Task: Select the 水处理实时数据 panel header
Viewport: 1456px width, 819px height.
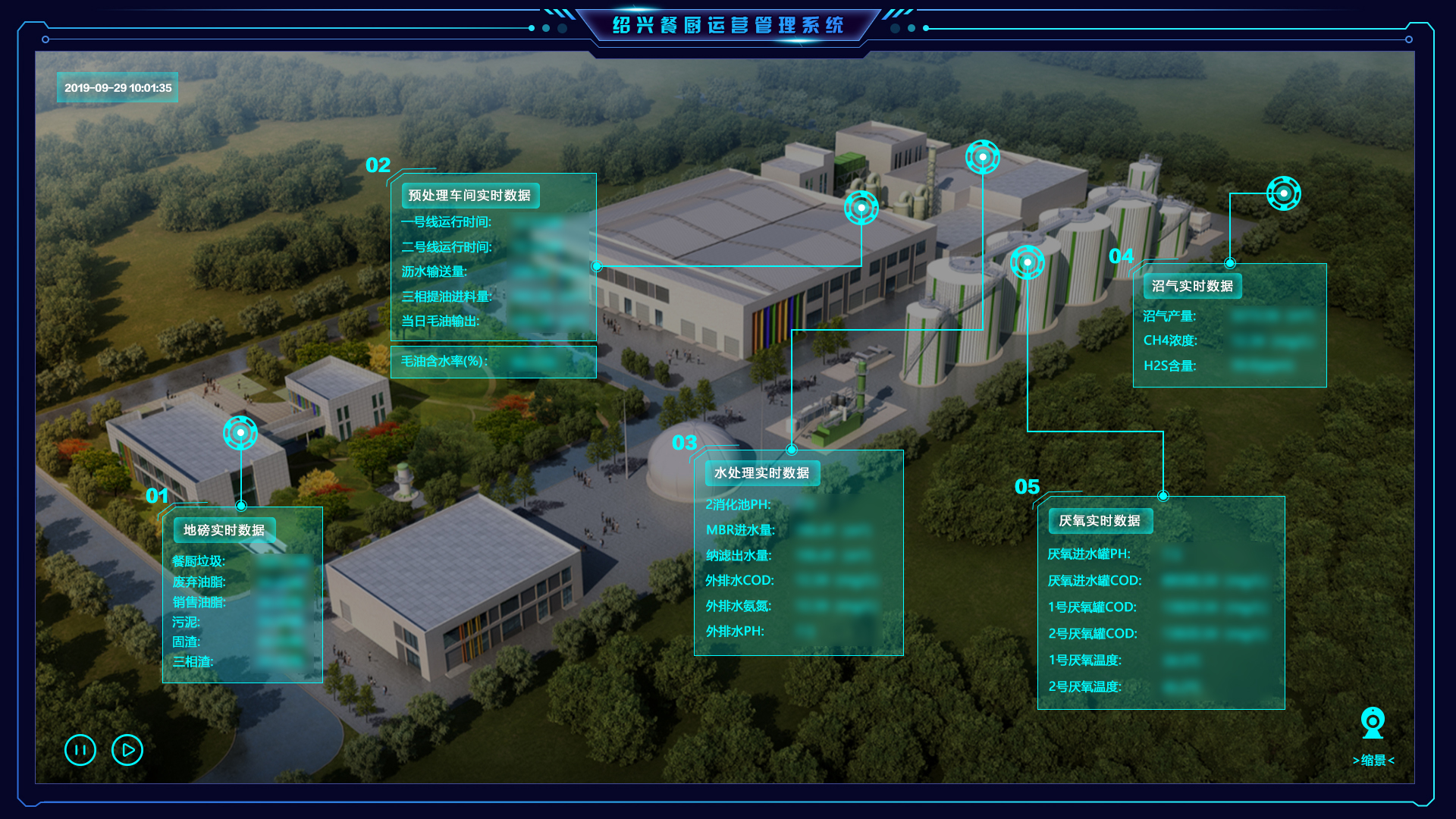Action: (x=761, y=473)
